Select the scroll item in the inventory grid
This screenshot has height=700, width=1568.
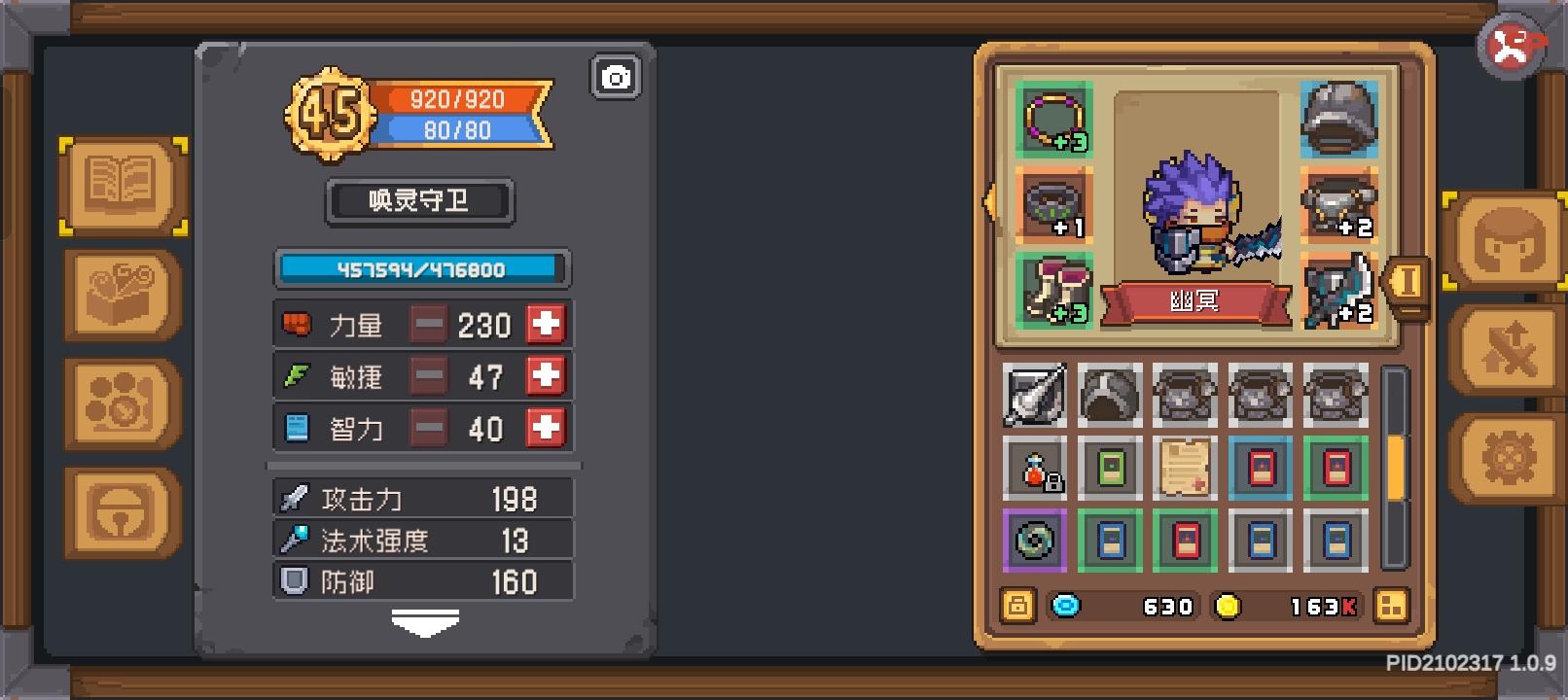point(1185,465)
